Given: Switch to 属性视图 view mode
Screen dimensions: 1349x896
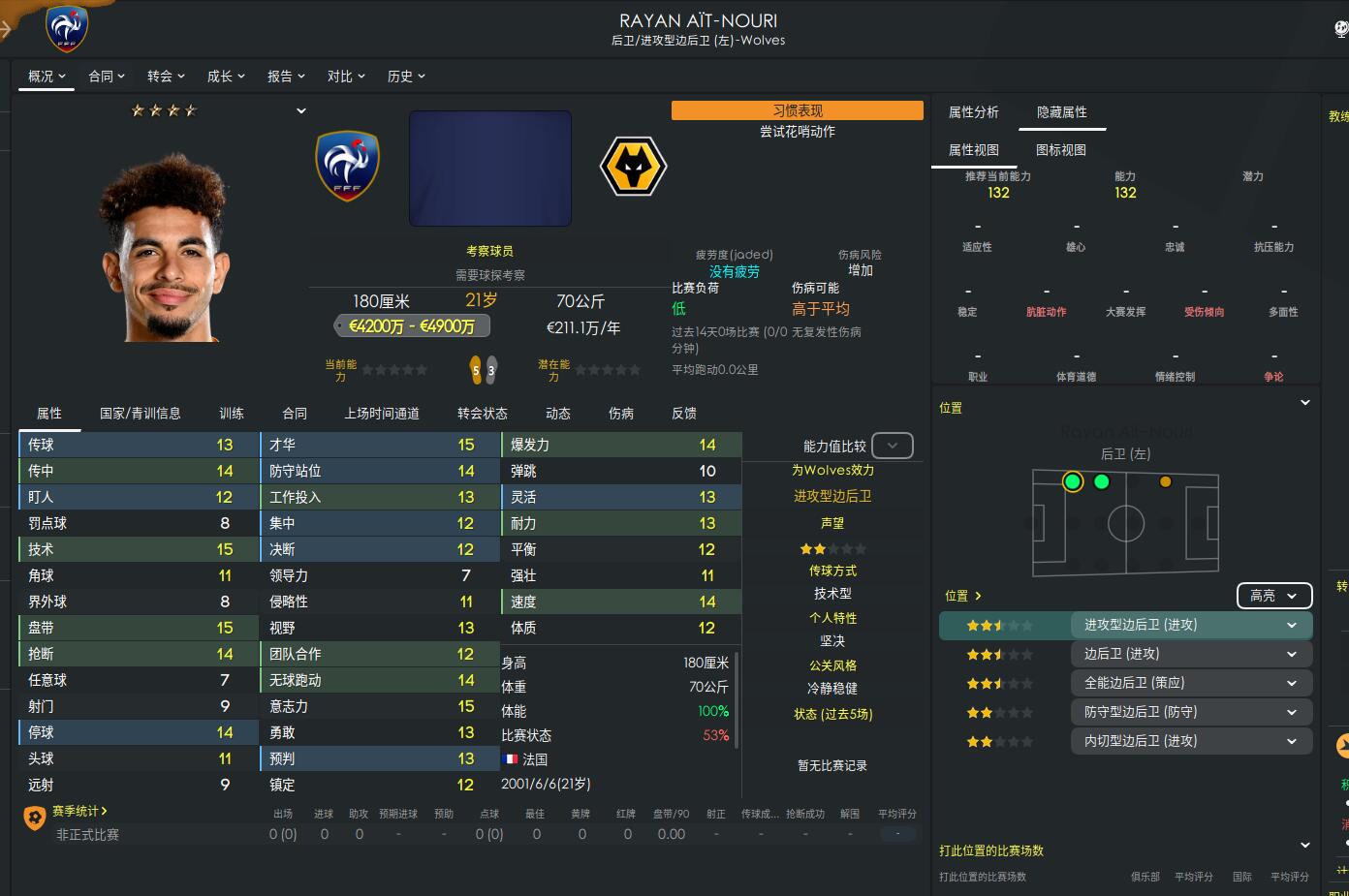Looking at the screenshot, I should [x=974, y=150].
